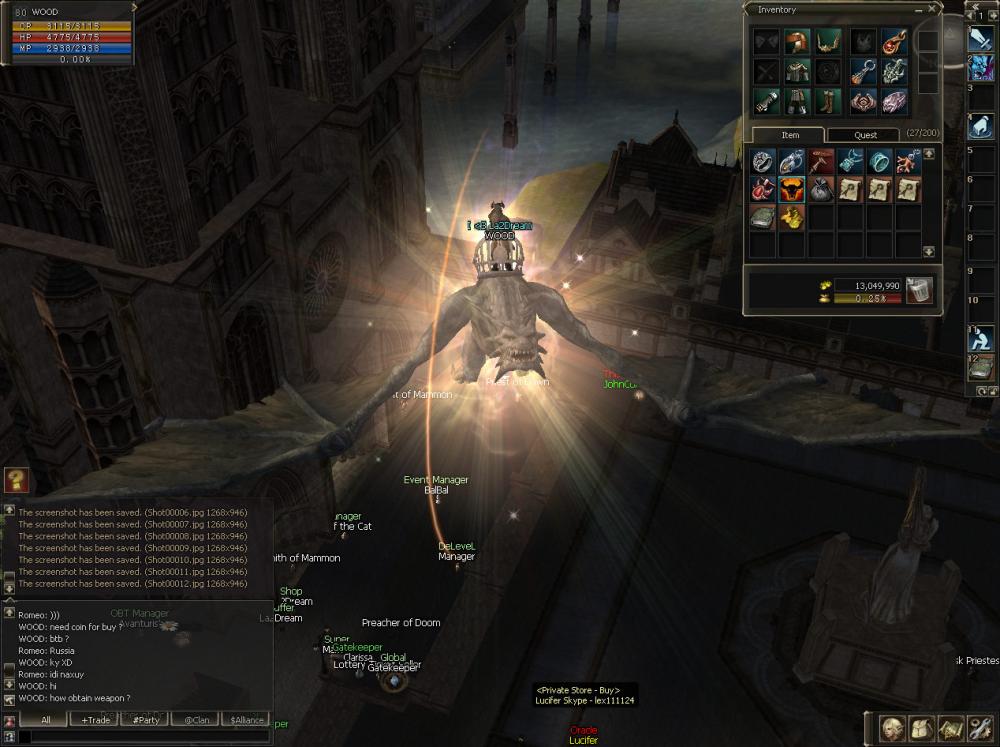Close the Inventory window
This screenshot has height=747, width=1000.
click(x=932, y=9)
